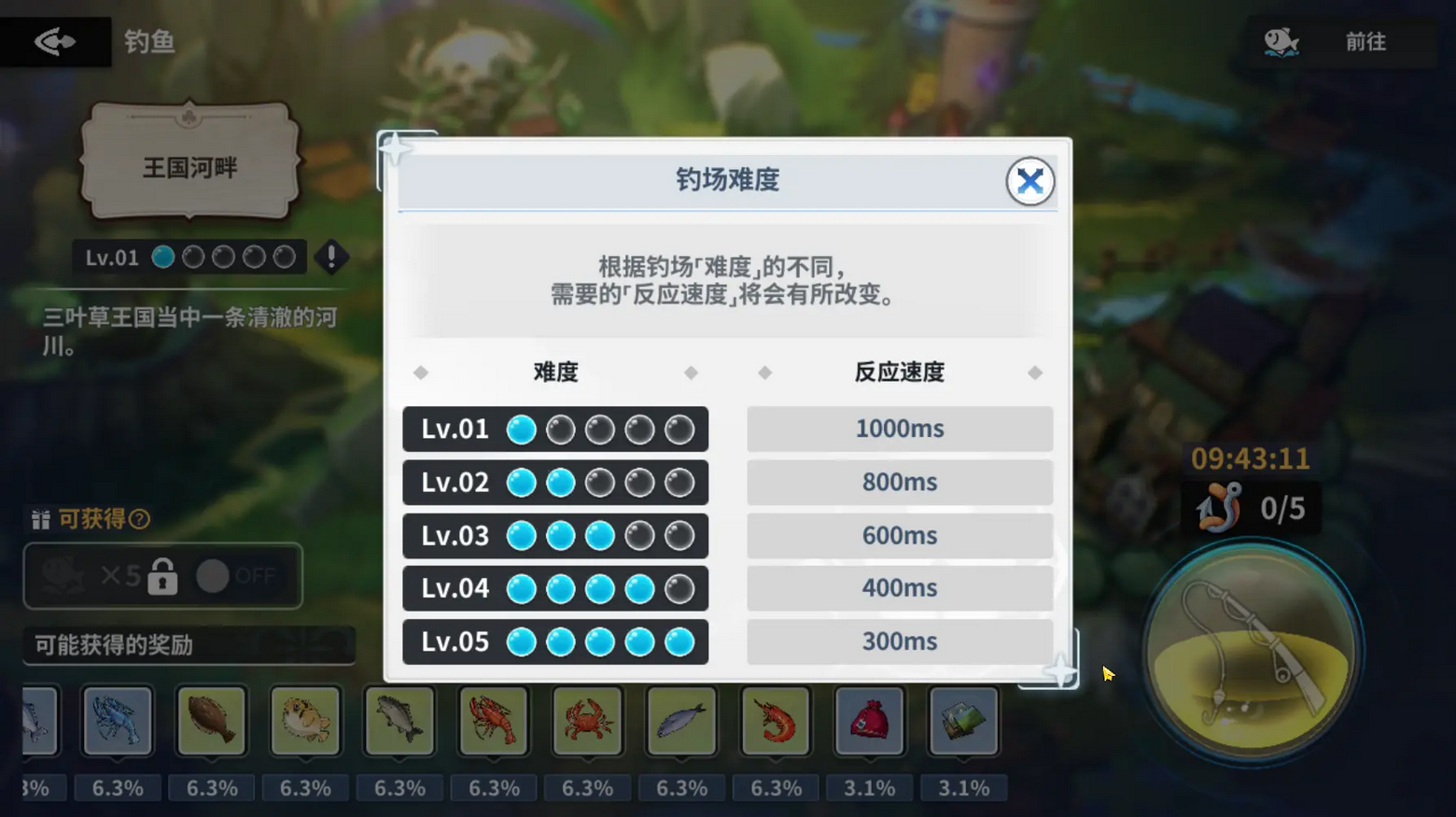Viewport: 1456px width, 817px height.
Task: Select the Lv.05 difficulty row
Action: tap(555, 641)
